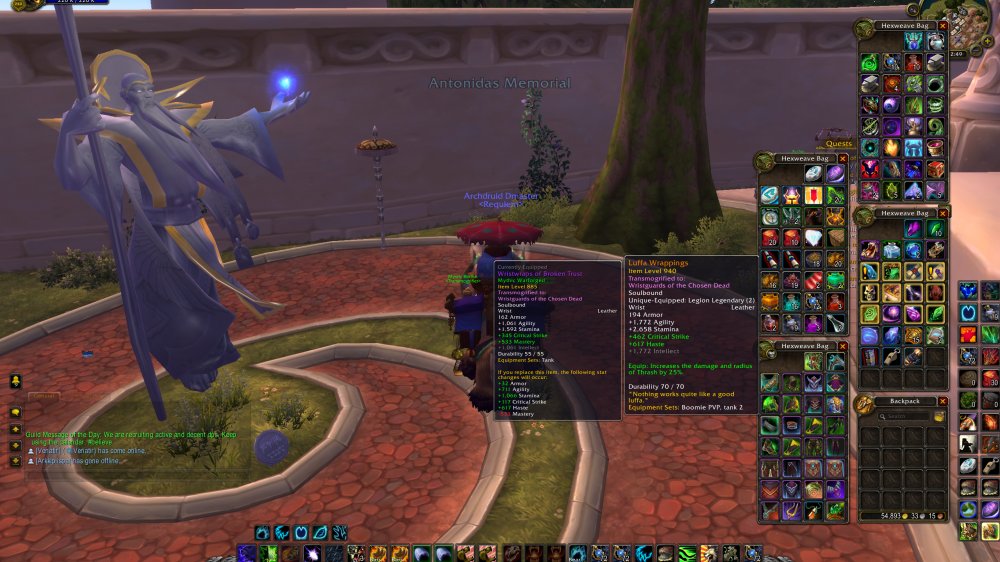Click the minimap
Image resolution: width=1000 pixels, height=562 pixels.
pos(962,20)
